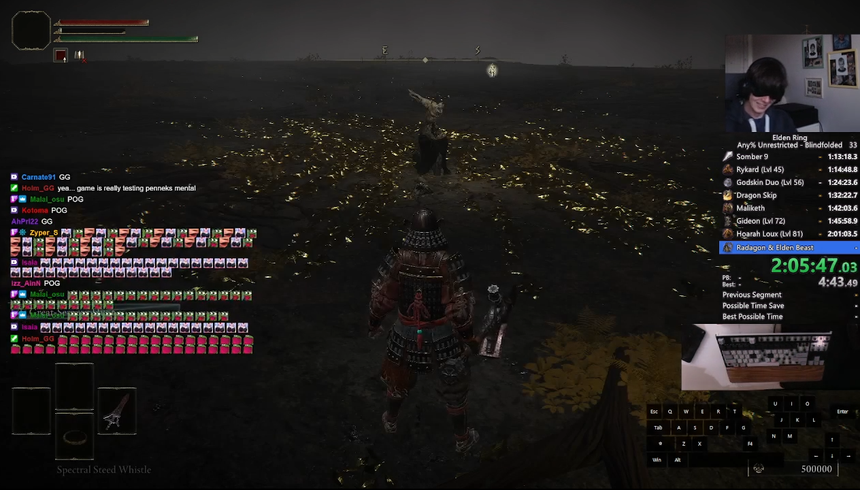This screenshot has width=860, height=490.
Task: Inspect the crossed-out debuff status icon
Action: point(79,56)
